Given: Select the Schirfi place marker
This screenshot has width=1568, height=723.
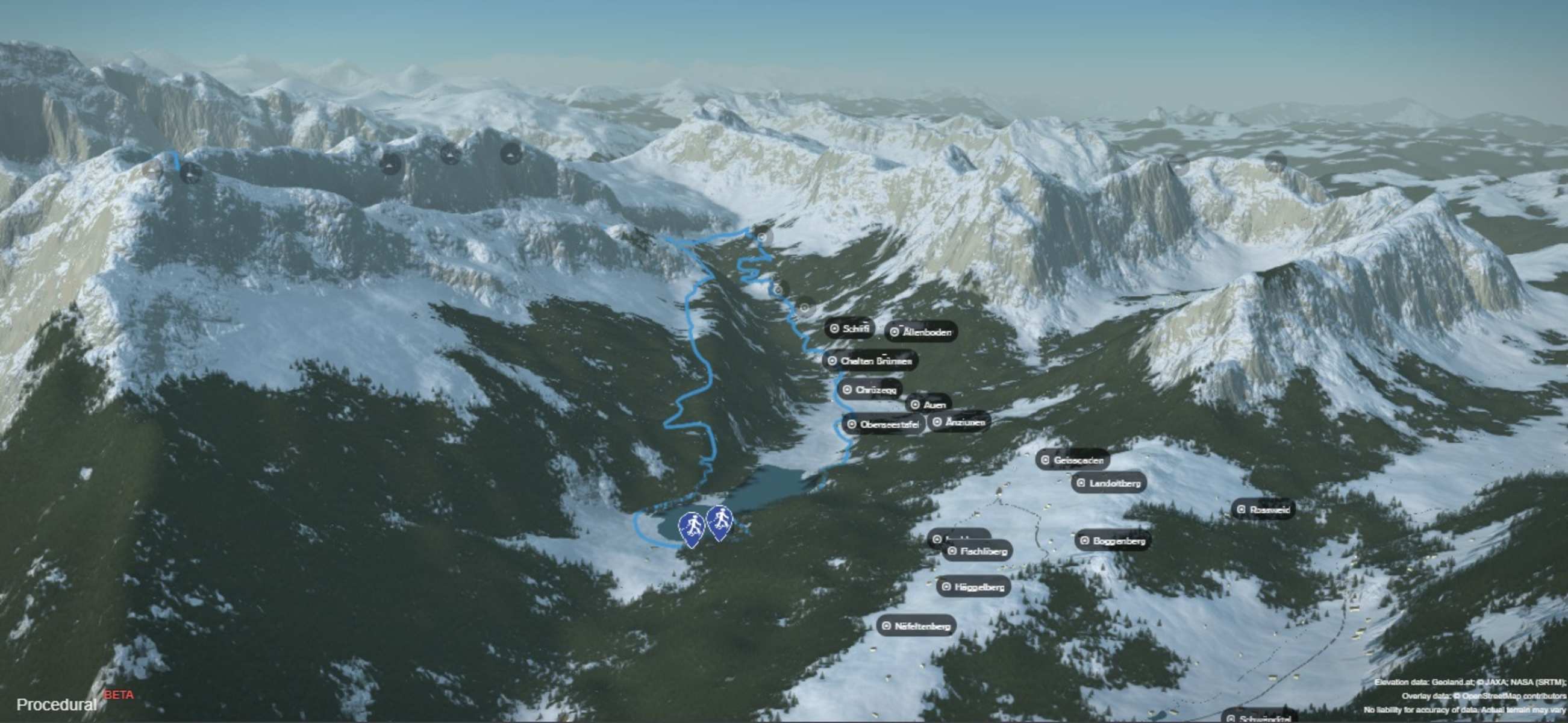Looking at the screenshot, I should click(x=850, y=328).
